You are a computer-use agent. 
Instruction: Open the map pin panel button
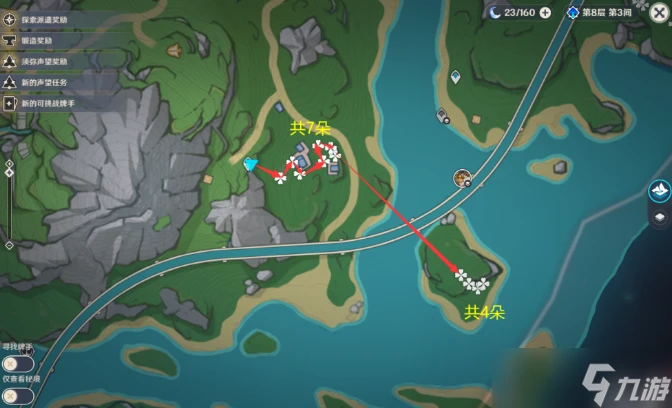coord(657,190)
